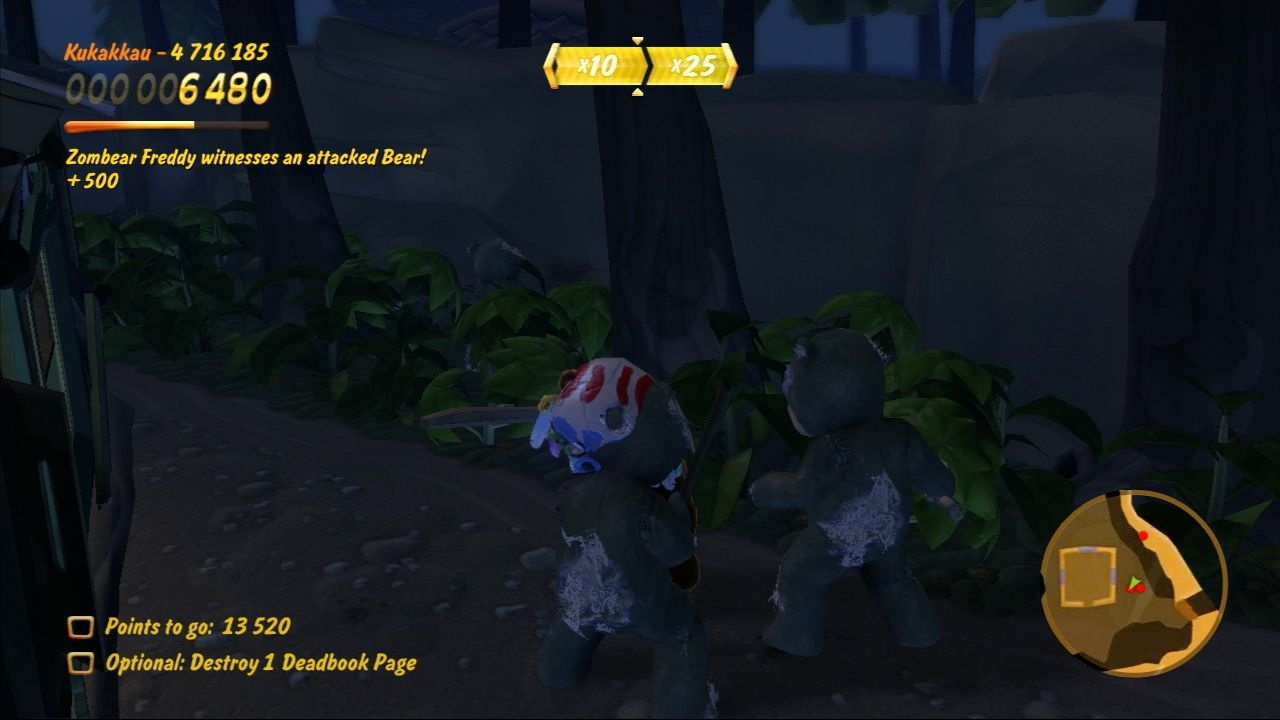Select the green player arrow on the minimap
The height and width of the screenshot is (720, 1280).
(x=1135, y=582)
